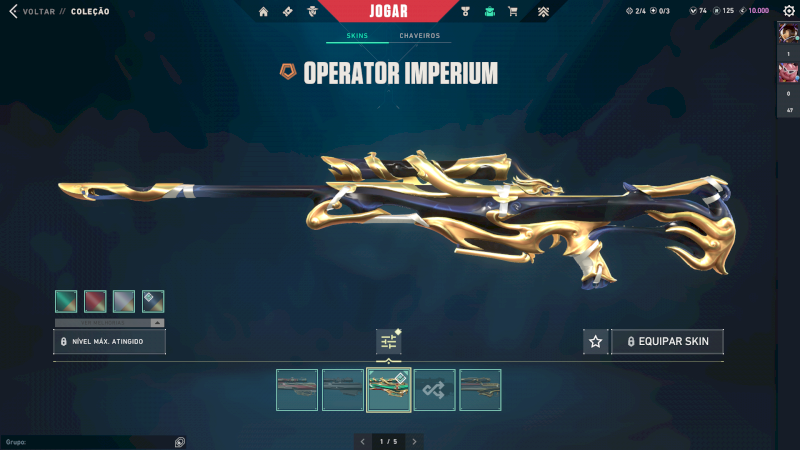Mark skin as favorite with star button
The image size is (800, 450).
[x=596, y=342]
